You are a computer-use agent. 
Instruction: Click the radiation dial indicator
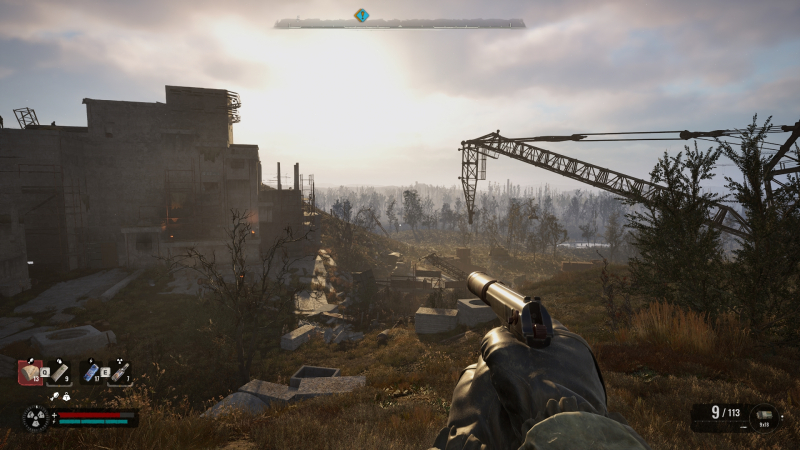click(36, 418)
